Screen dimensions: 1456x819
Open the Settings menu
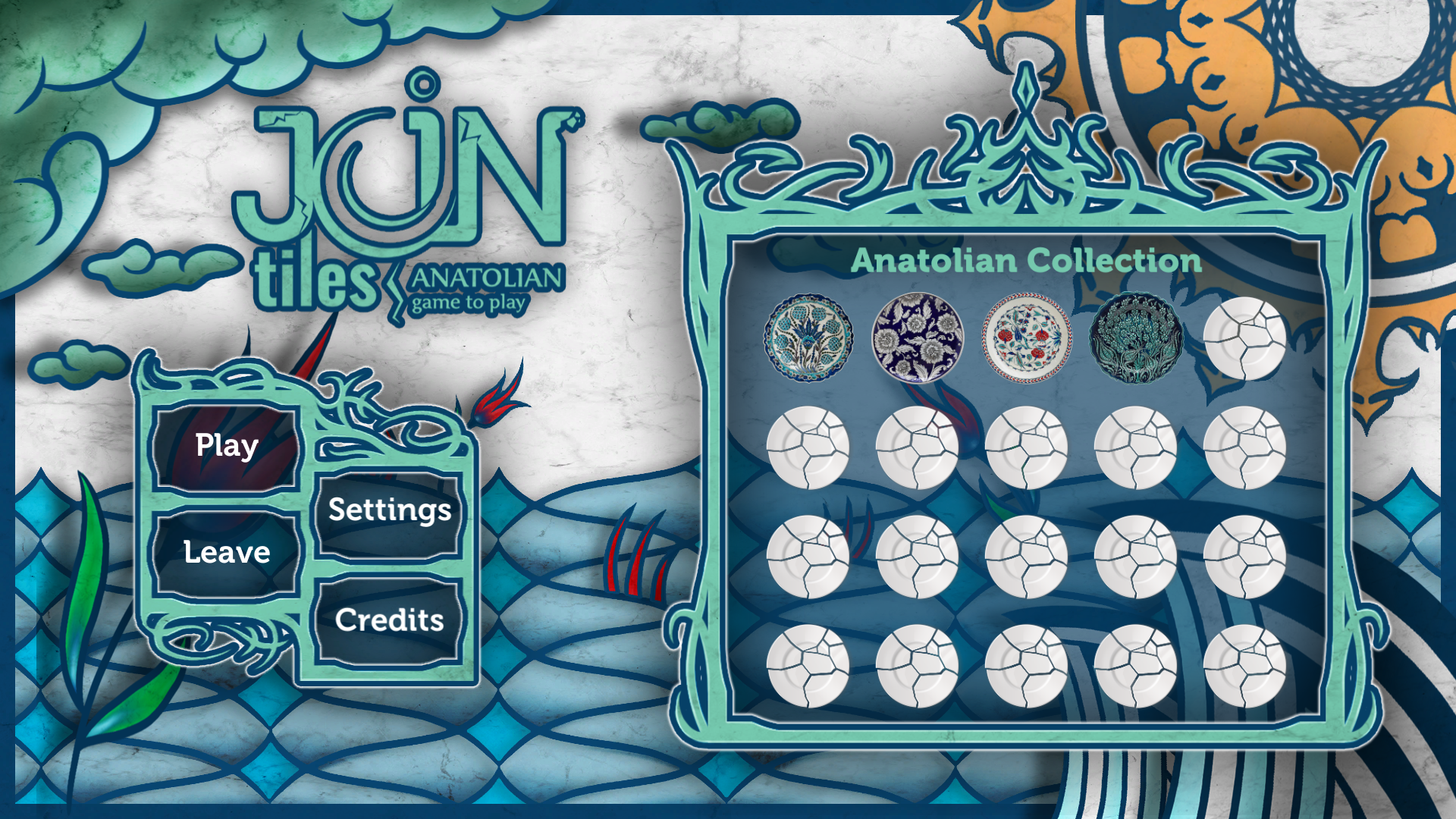tap(389, 511)
